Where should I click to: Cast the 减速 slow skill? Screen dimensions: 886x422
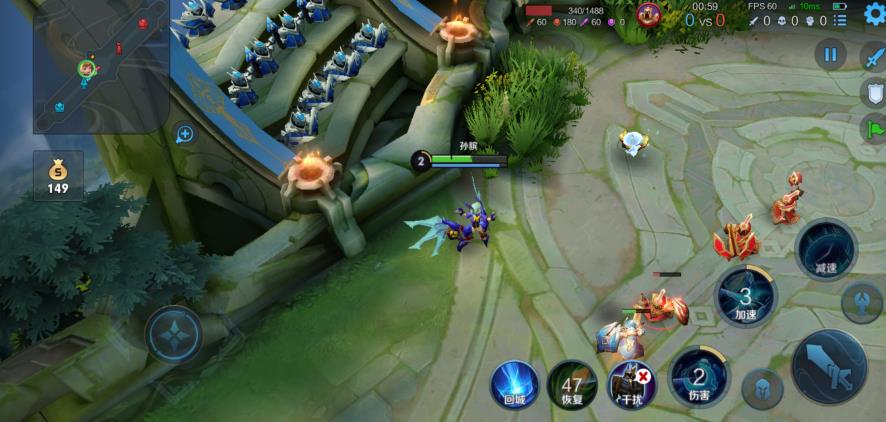[826, 250]
